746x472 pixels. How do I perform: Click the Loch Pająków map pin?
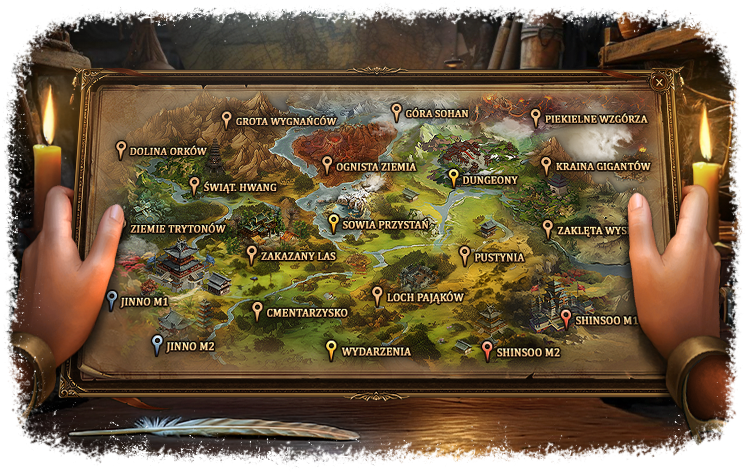(x=377, y=295)
